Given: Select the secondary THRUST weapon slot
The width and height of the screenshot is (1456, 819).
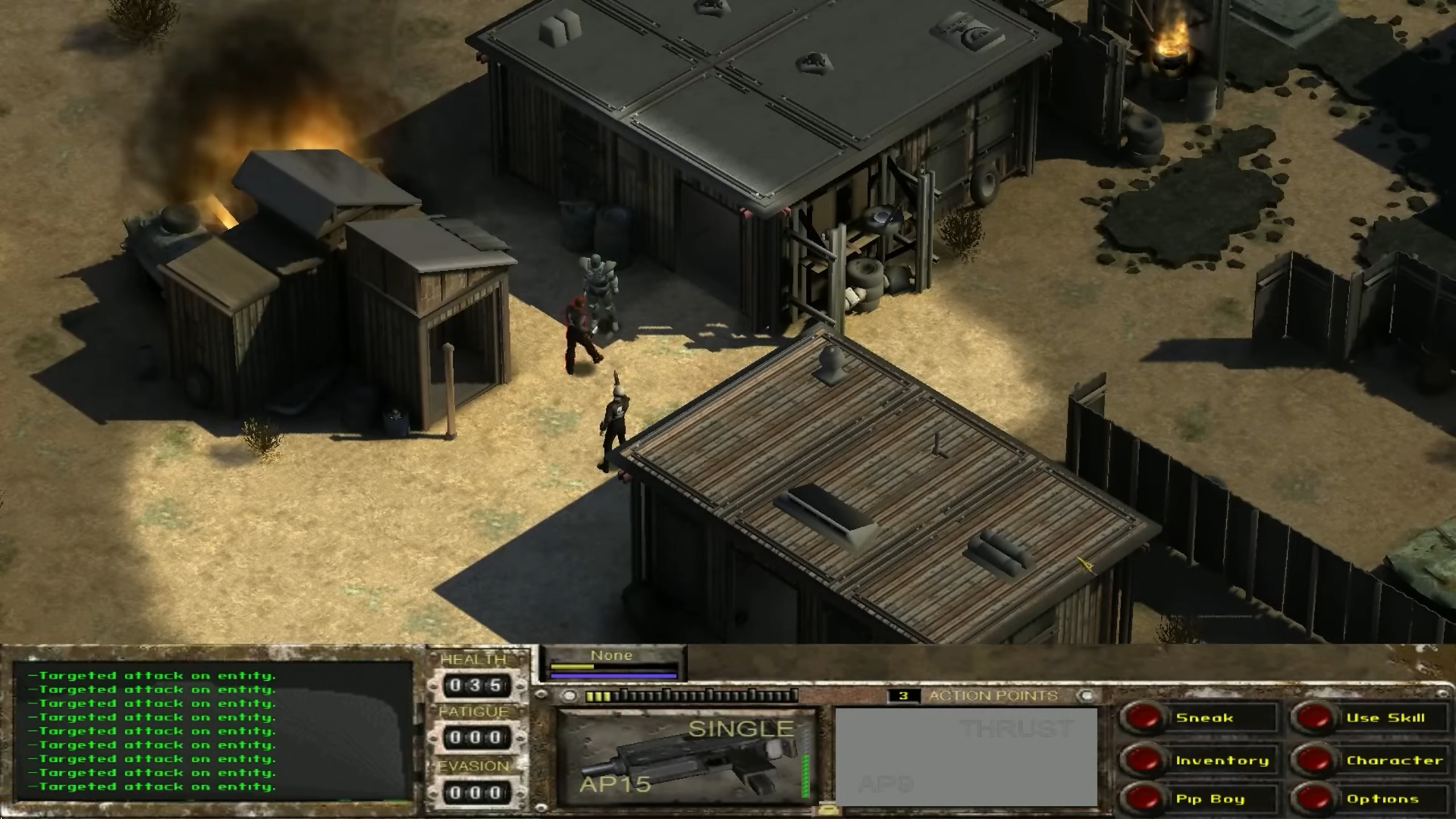Looking at the screenshot, I should (x=966, y=757).
